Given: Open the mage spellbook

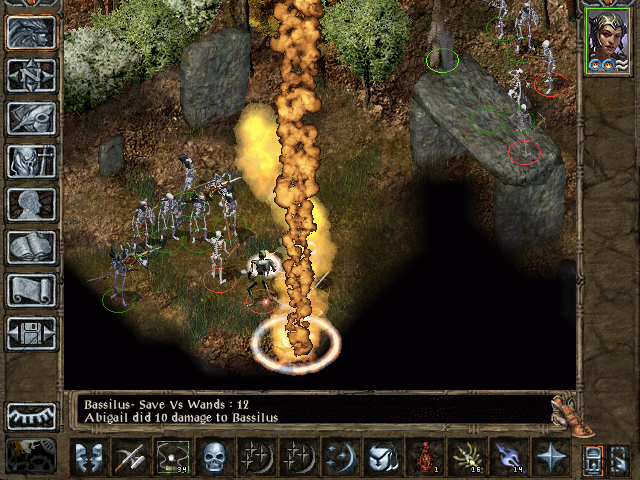Looking at the screenshot, I should pos(31,246).
